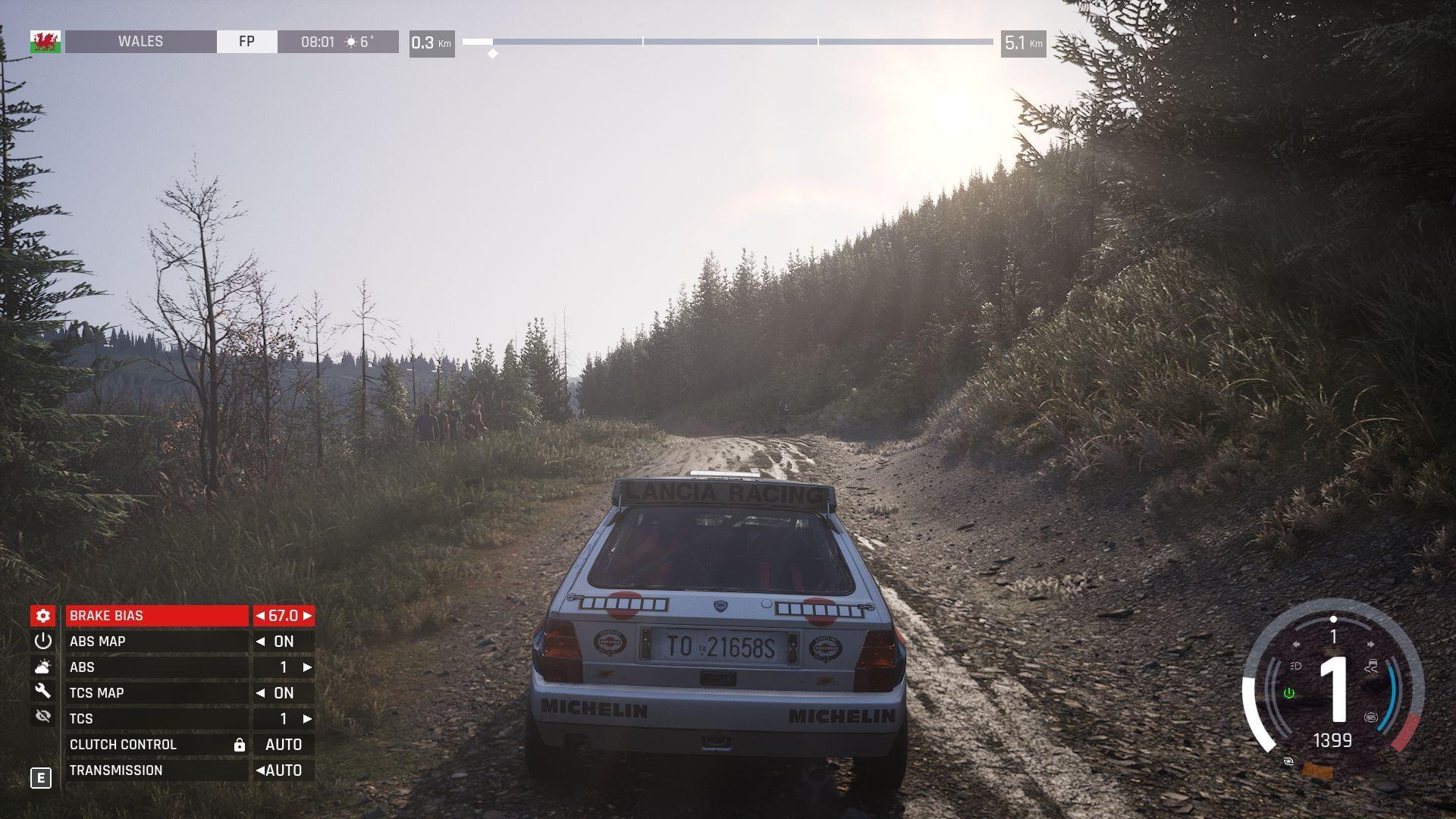Viewport: 1456px width, 819px height.
Task: Increase brake bias with the right arrow
Action: [x=307, y=616]
